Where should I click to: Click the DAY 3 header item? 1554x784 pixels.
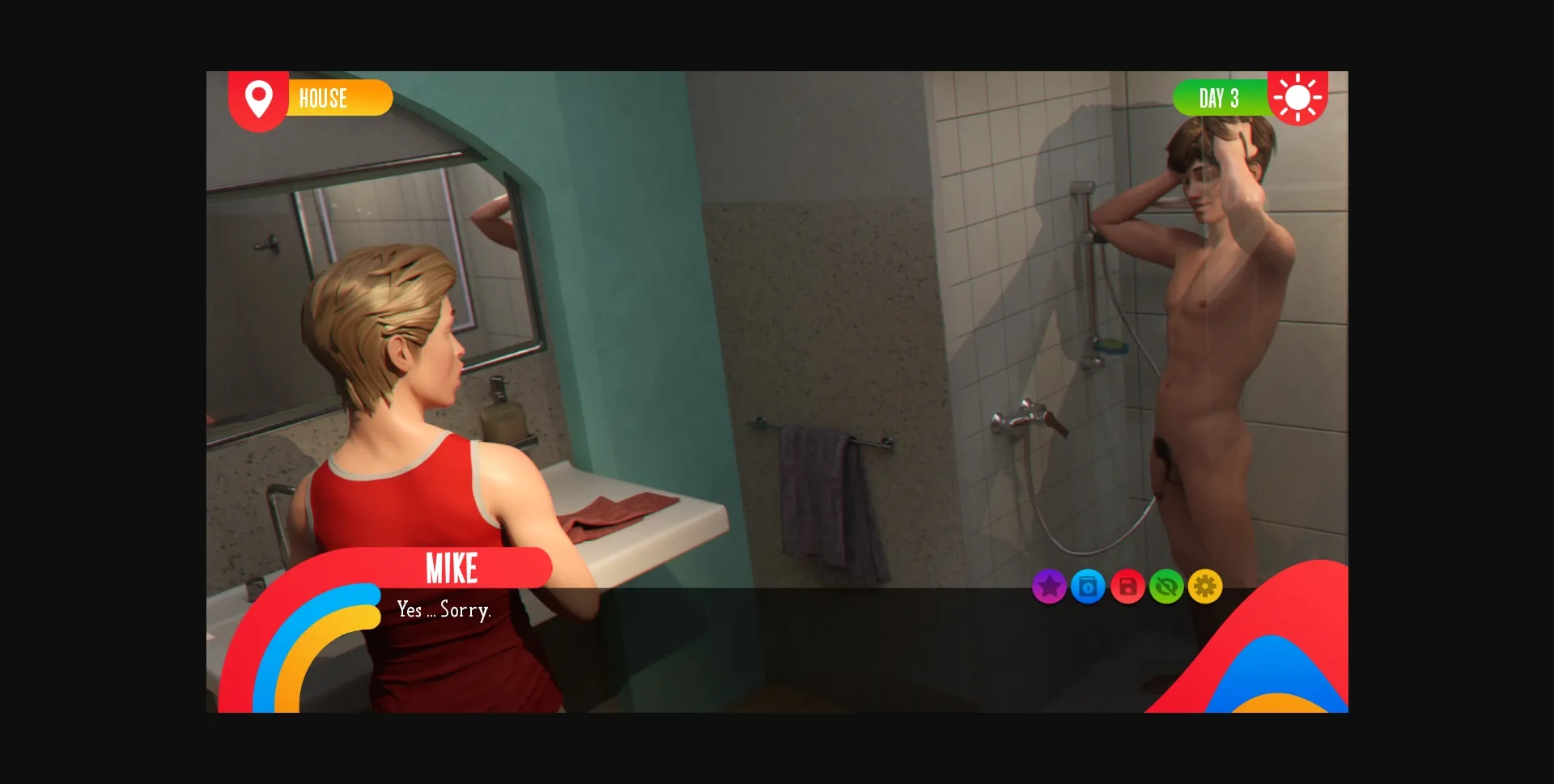click(x=1219, y=97)
